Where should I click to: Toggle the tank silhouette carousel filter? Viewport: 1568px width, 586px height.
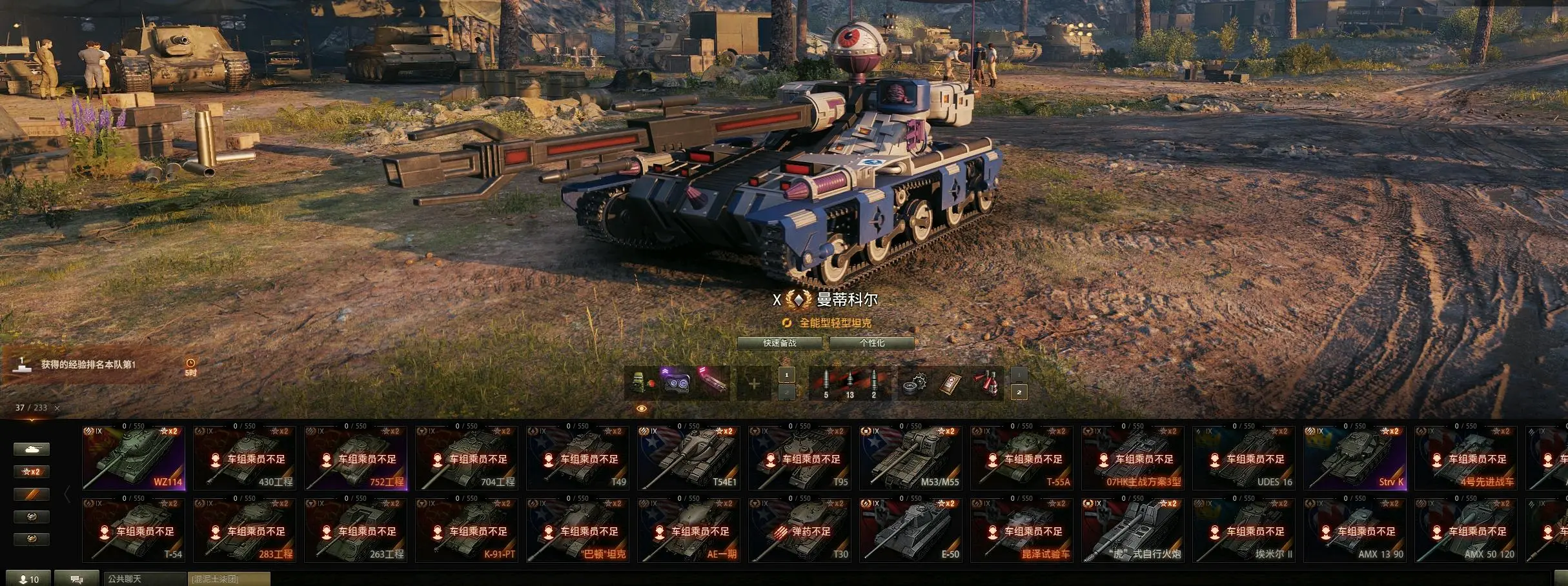coord(32,449)
